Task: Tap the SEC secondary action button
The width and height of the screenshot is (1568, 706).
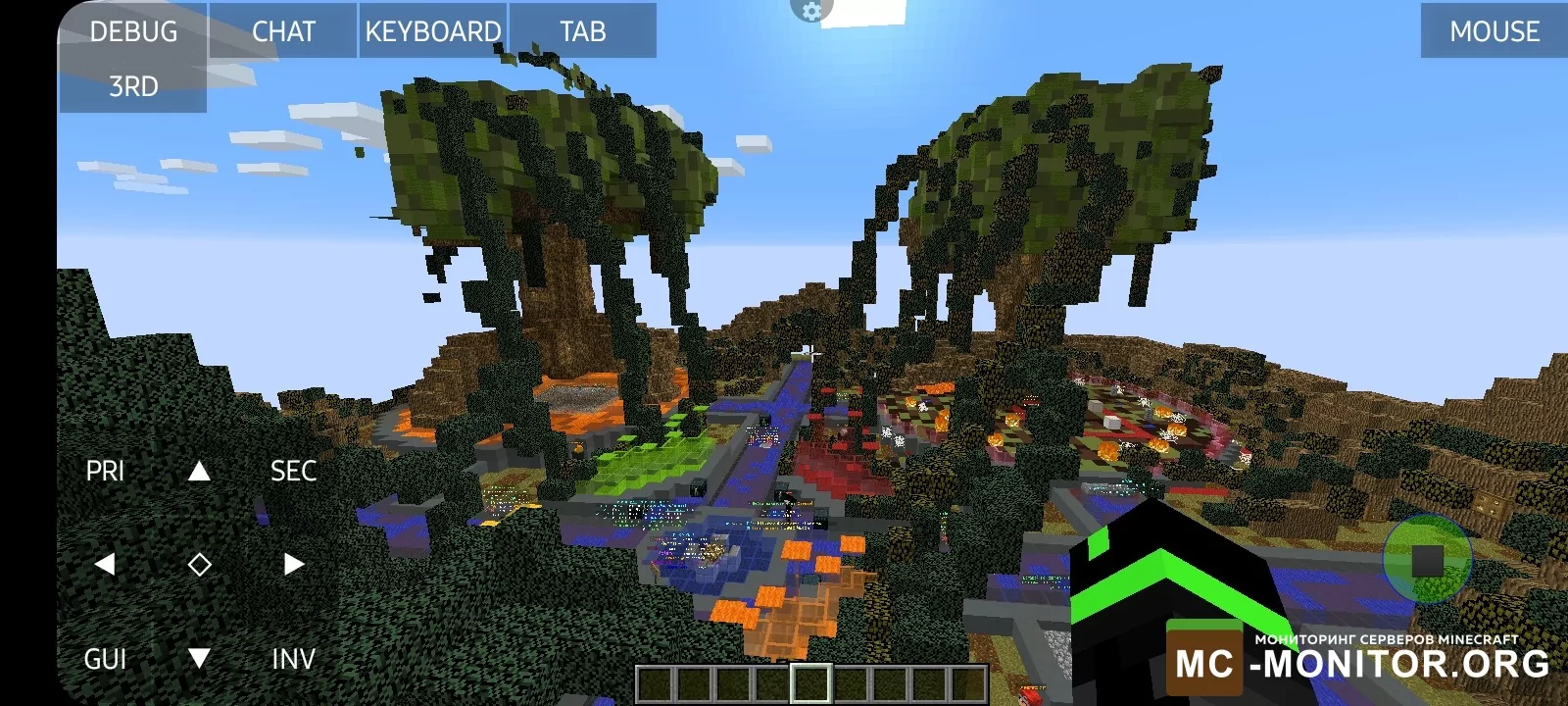Action: click(x=293, y=471)
